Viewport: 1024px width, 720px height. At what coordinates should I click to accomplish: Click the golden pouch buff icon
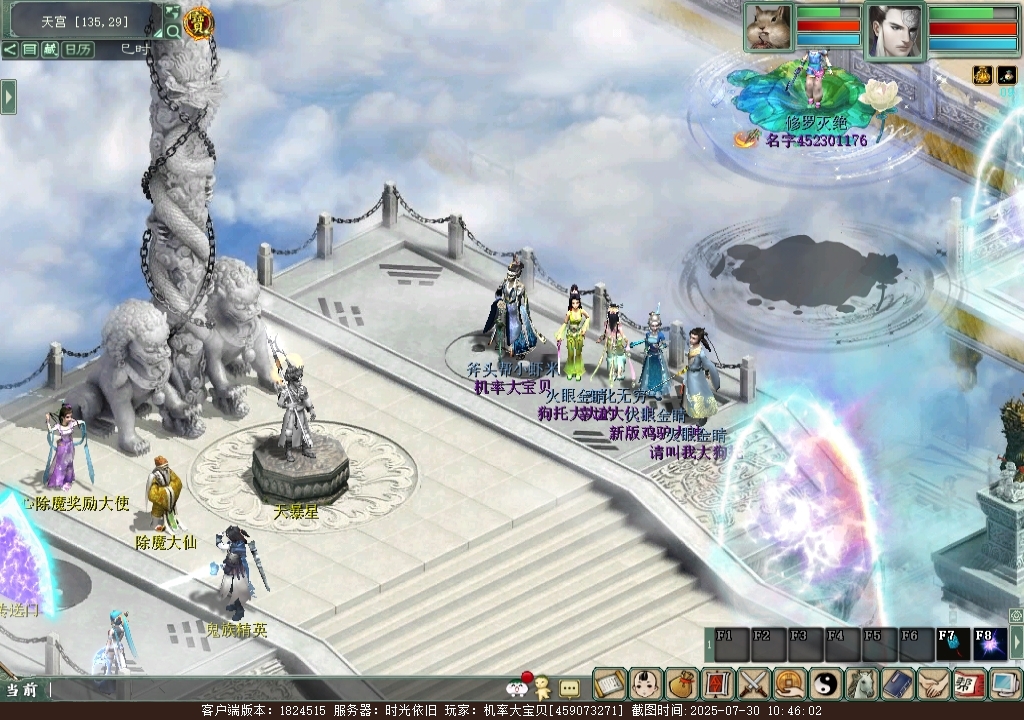pyautogui.click(x=982, y=75)
